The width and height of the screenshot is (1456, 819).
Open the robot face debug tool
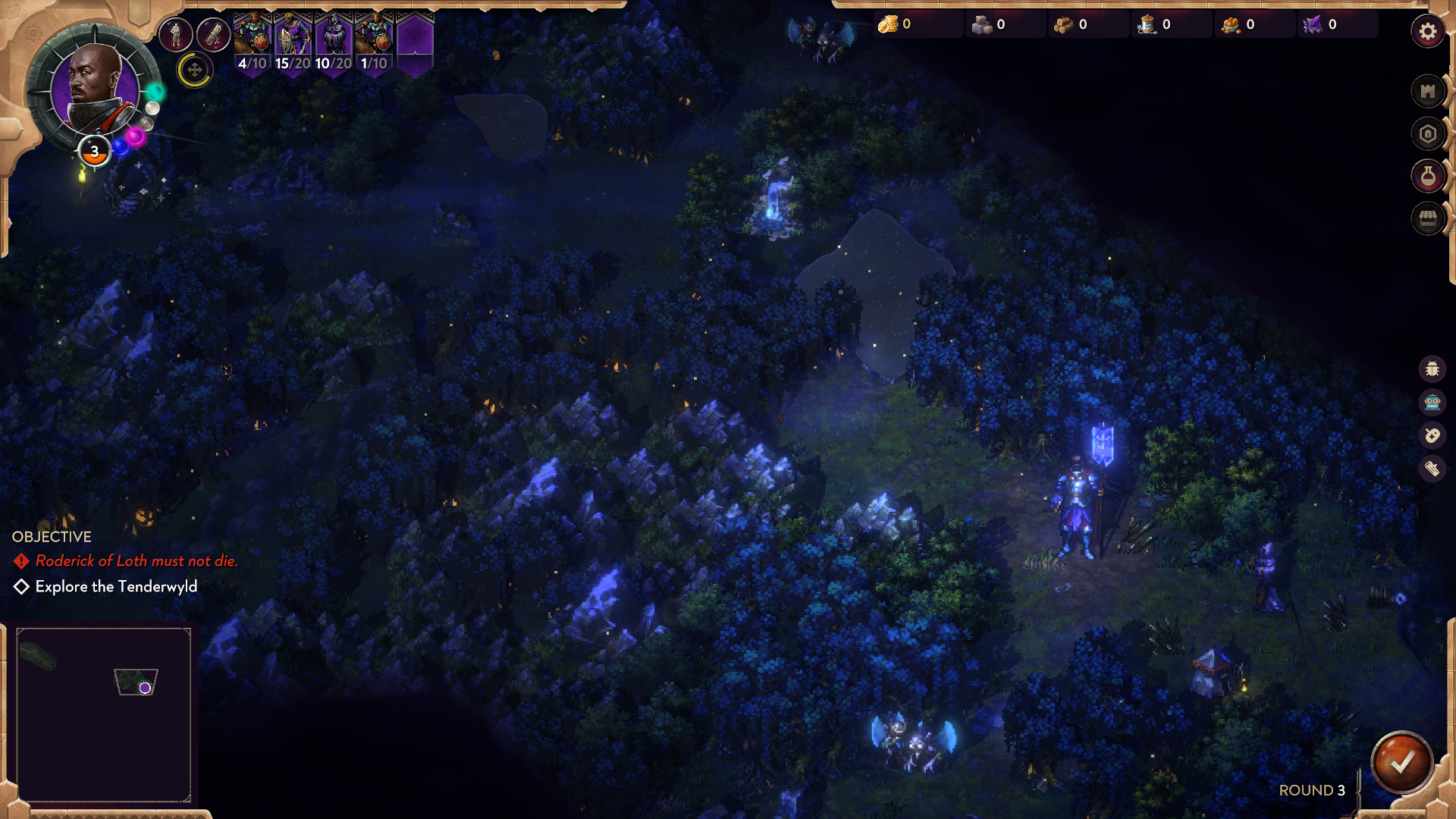1432,403
